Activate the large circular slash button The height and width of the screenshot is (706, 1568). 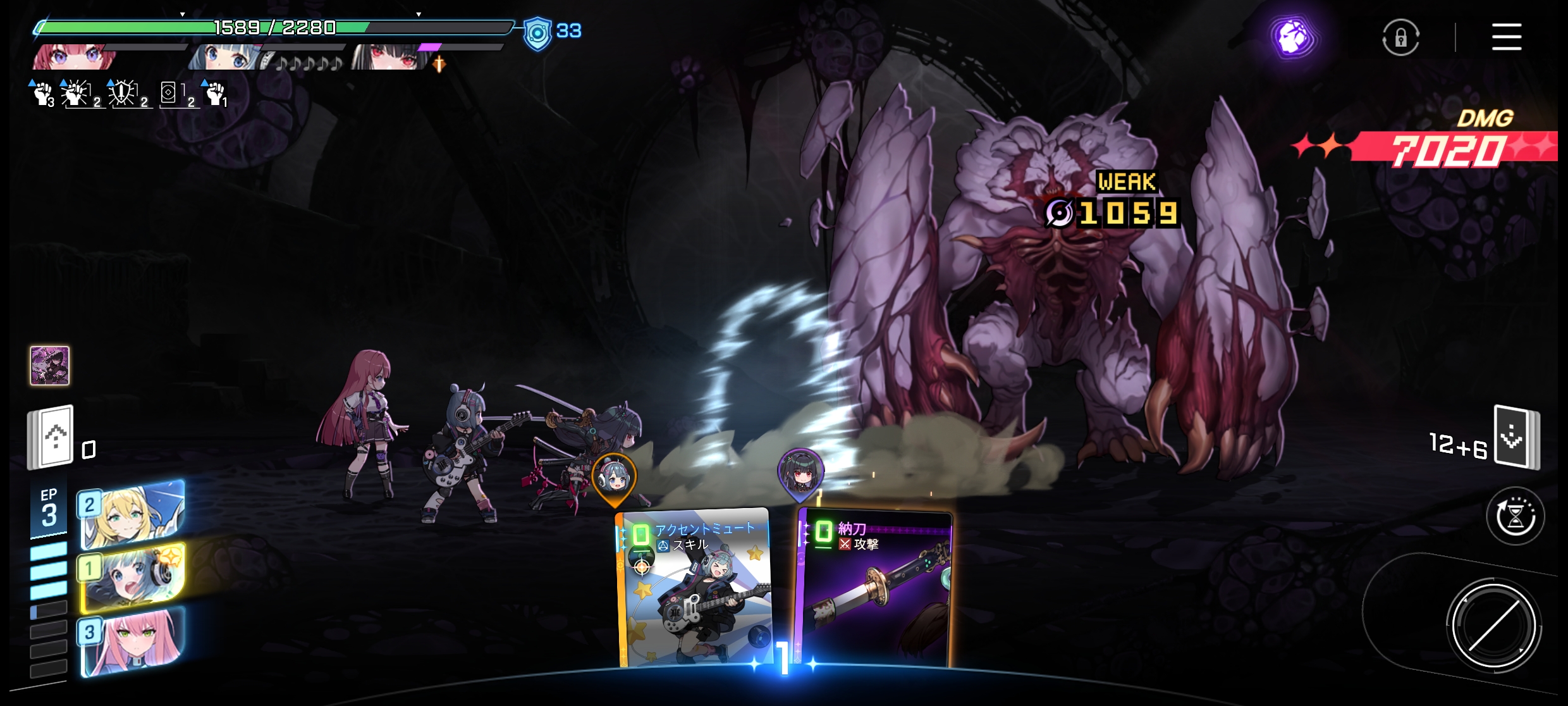[x=1493, y=625]
